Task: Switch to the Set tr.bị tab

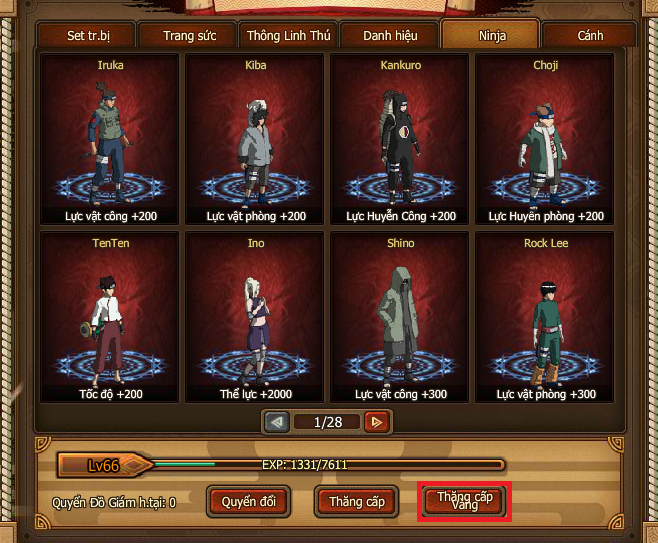Action: (86, 36)
